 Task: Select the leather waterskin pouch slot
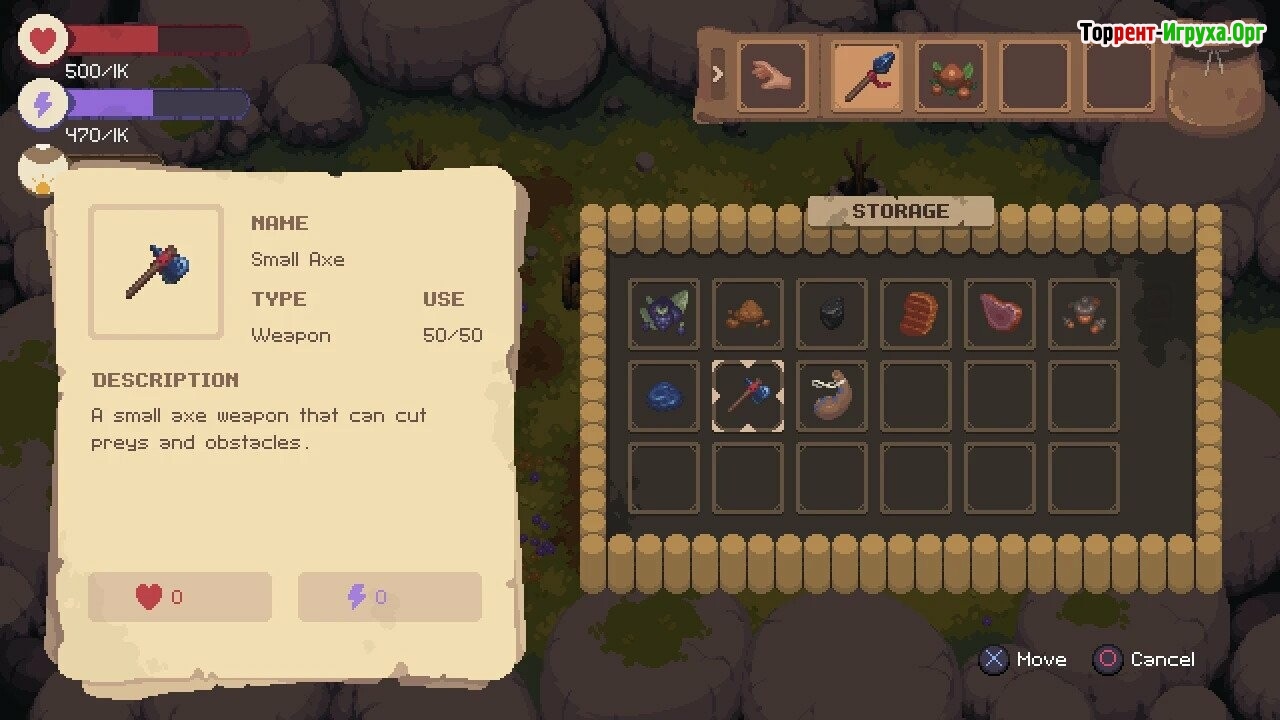(832, 396)
